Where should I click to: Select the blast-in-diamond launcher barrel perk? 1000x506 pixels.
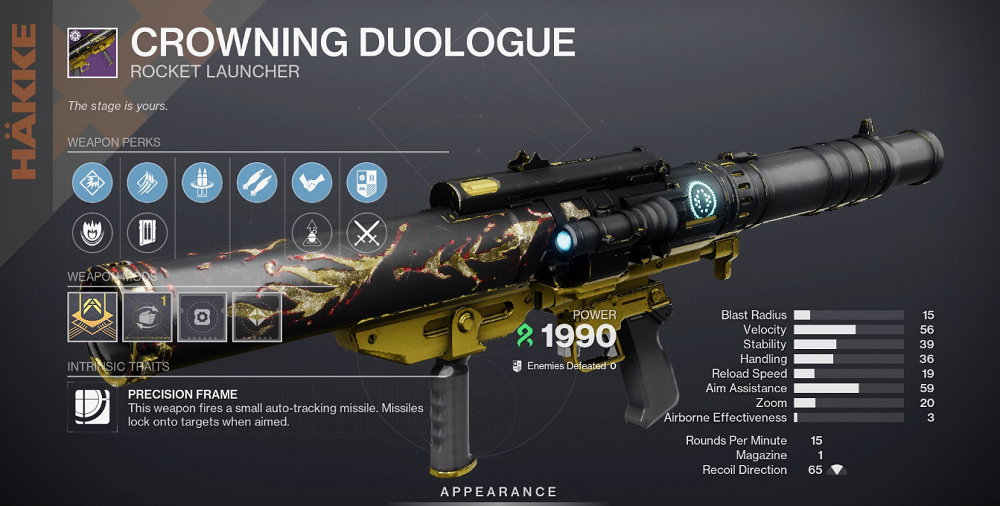tap(92, 183)
